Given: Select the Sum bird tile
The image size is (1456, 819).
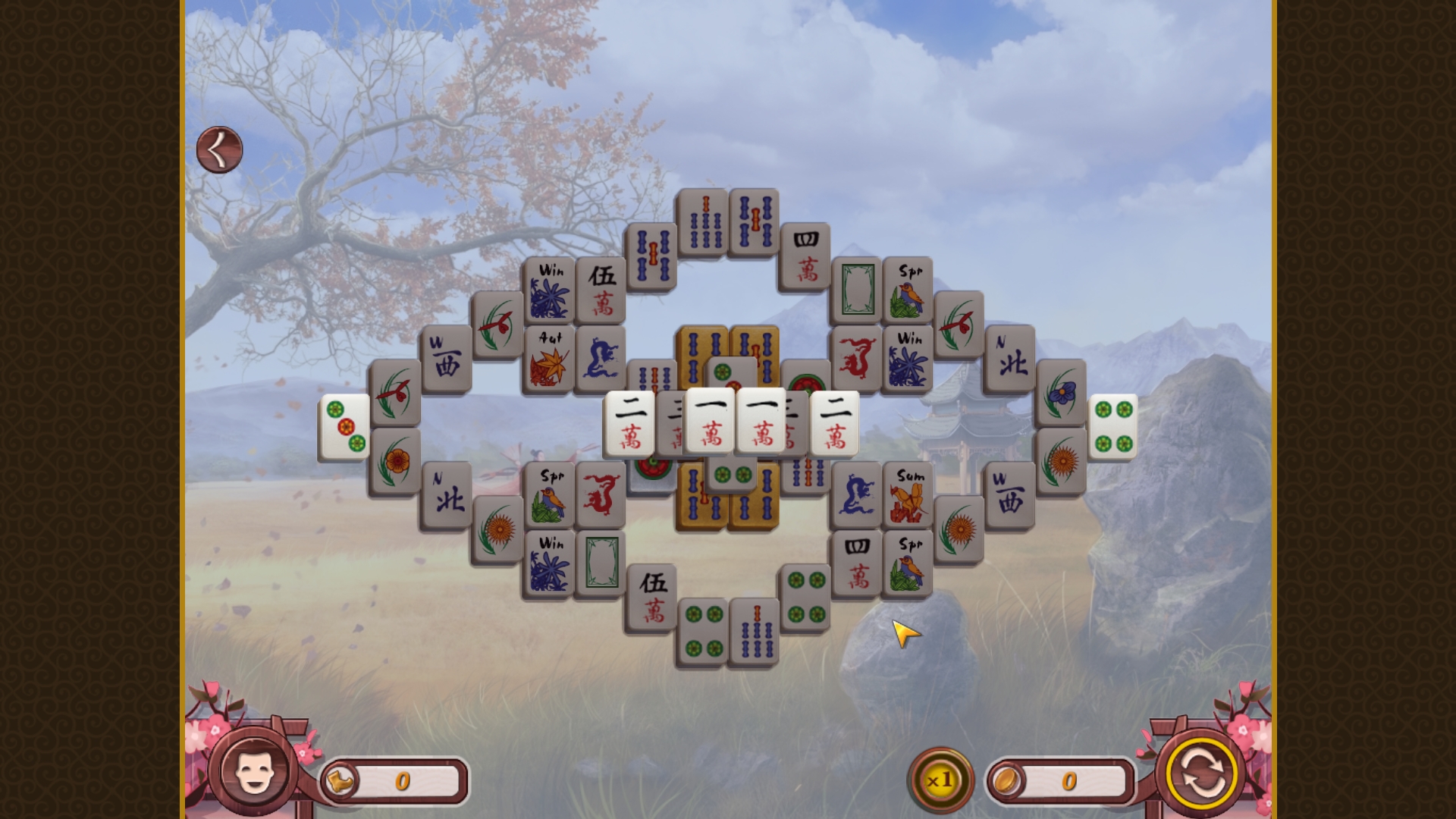Looking at the screenshot, I should pyautogui.click(x=908, y=491).
